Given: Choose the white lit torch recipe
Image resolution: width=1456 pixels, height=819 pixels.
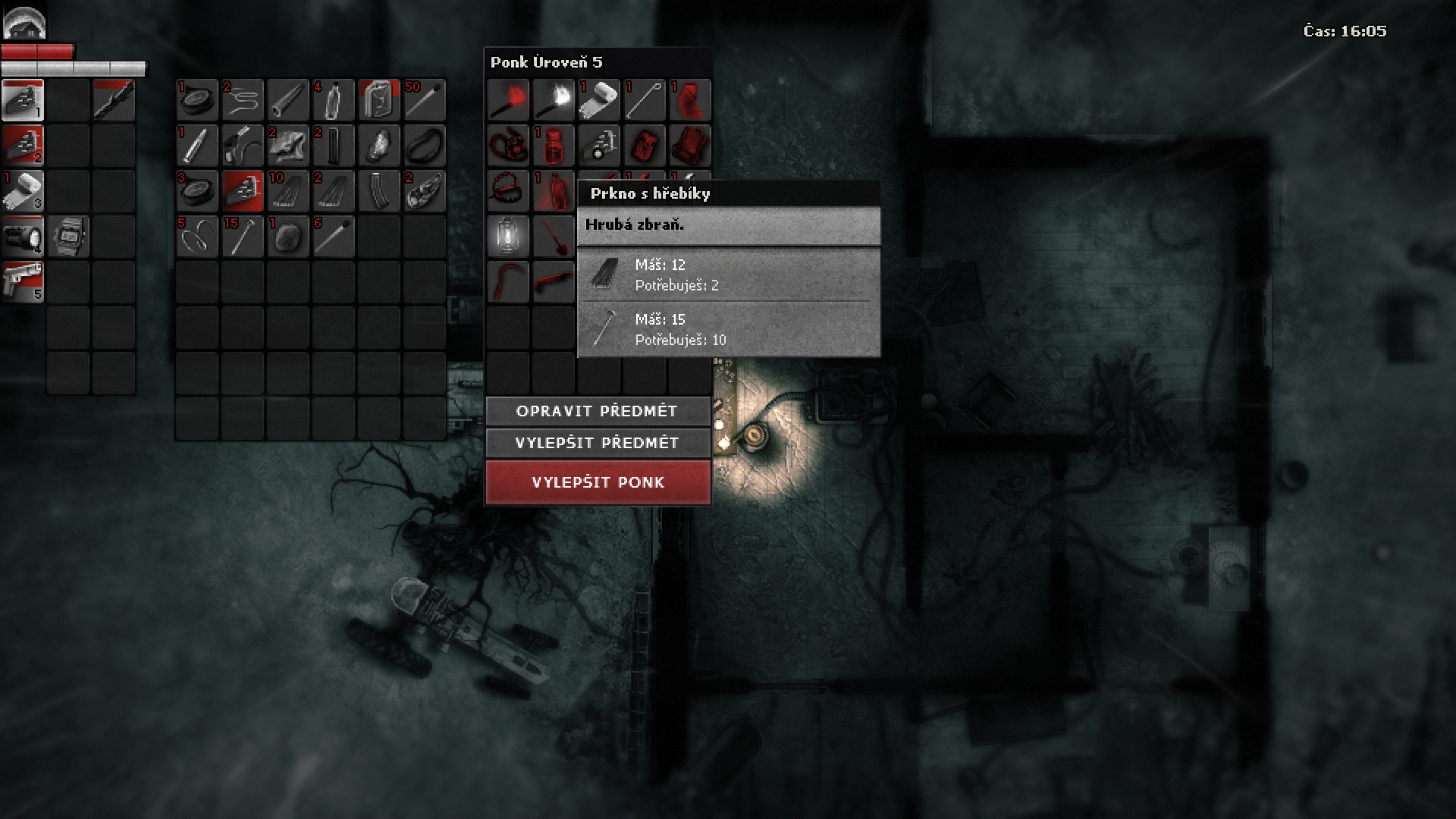Looking at the screenshot, I should click(x=554, y=100).
